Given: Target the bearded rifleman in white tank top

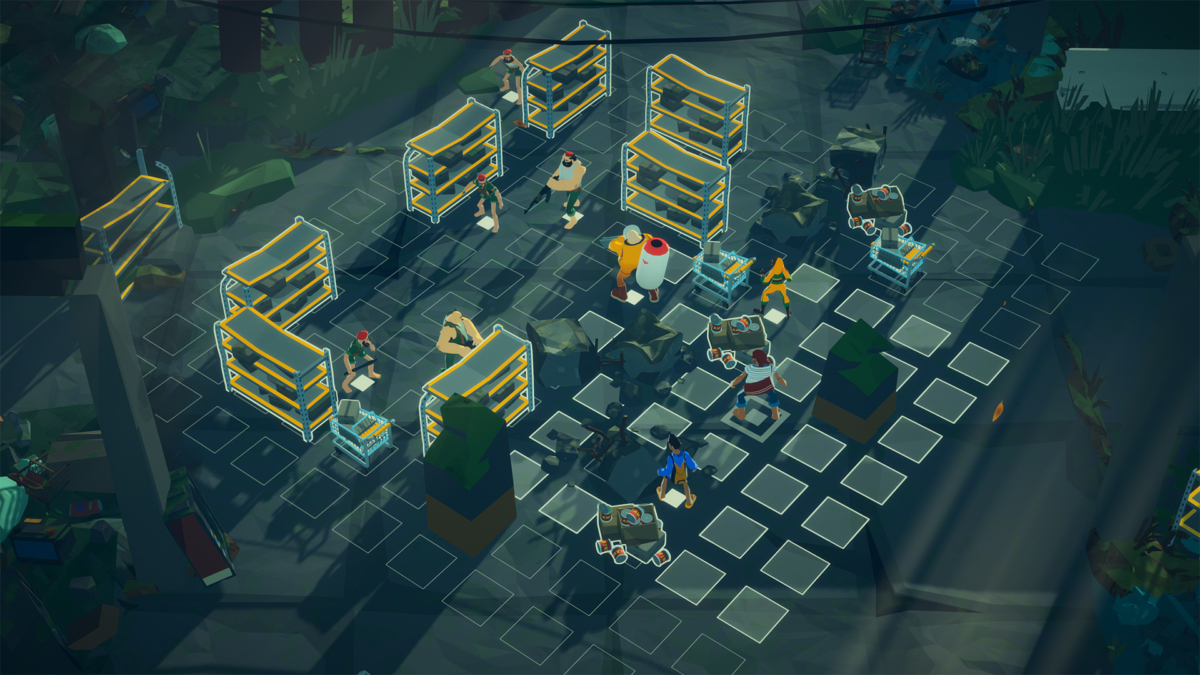Looking at the screenshot, I should pyautogui.click(x=567, y=186).
